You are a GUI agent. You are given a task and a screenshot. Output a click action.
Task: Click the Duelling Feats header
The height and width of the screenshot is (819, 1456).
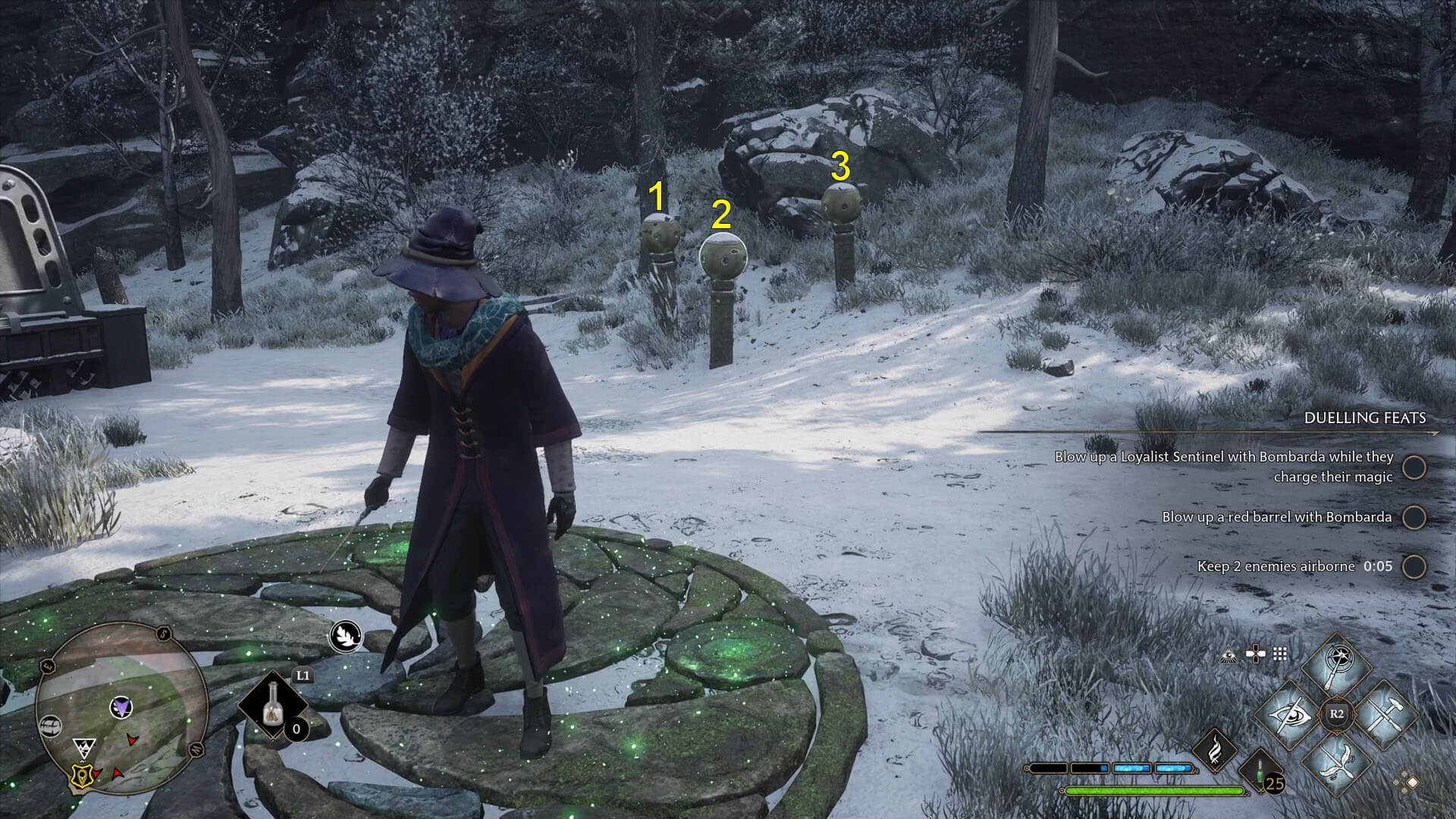1364,418
